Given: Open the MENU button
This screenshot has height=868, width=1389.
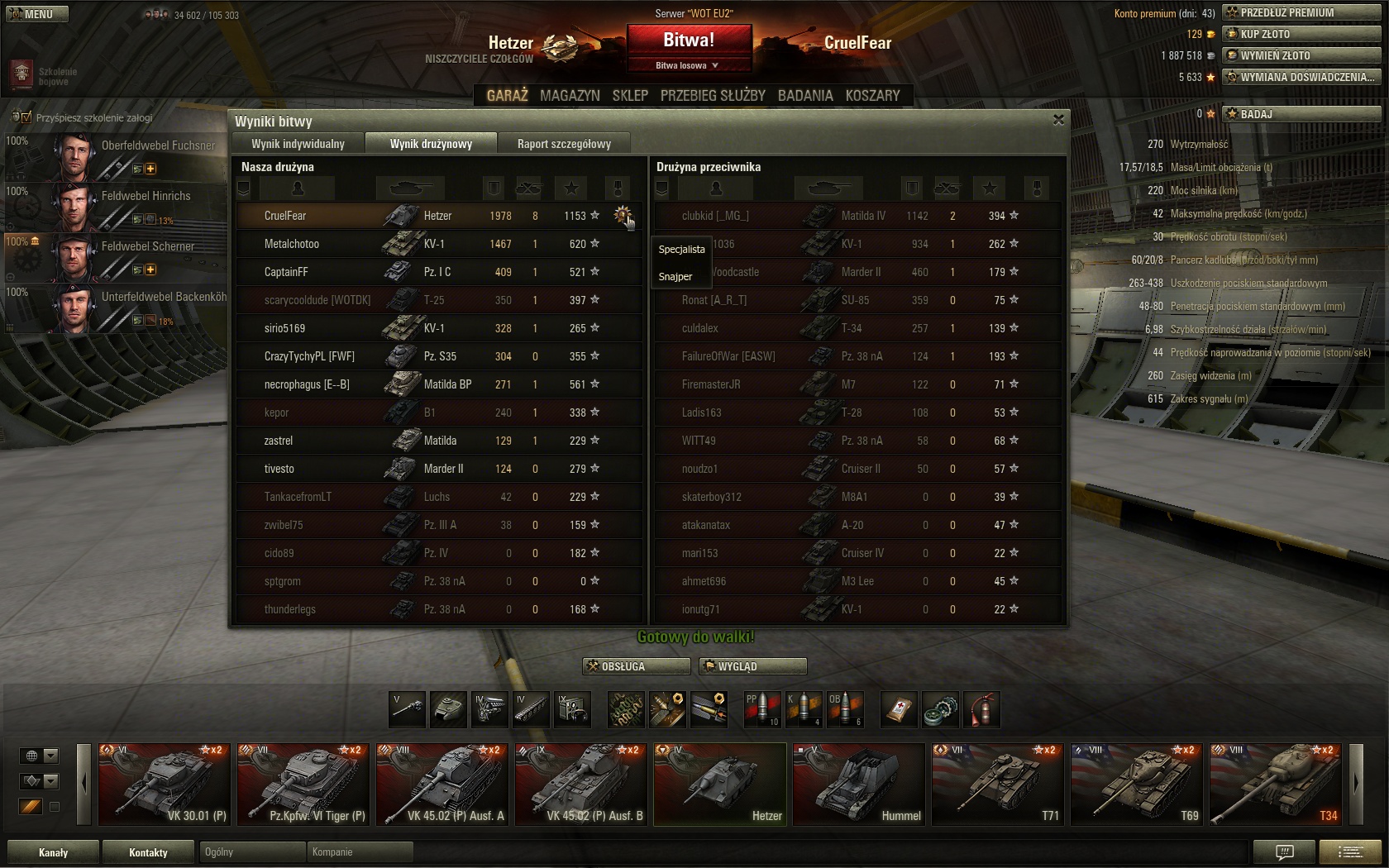Looking at the screenshot, I should [36, 14].
